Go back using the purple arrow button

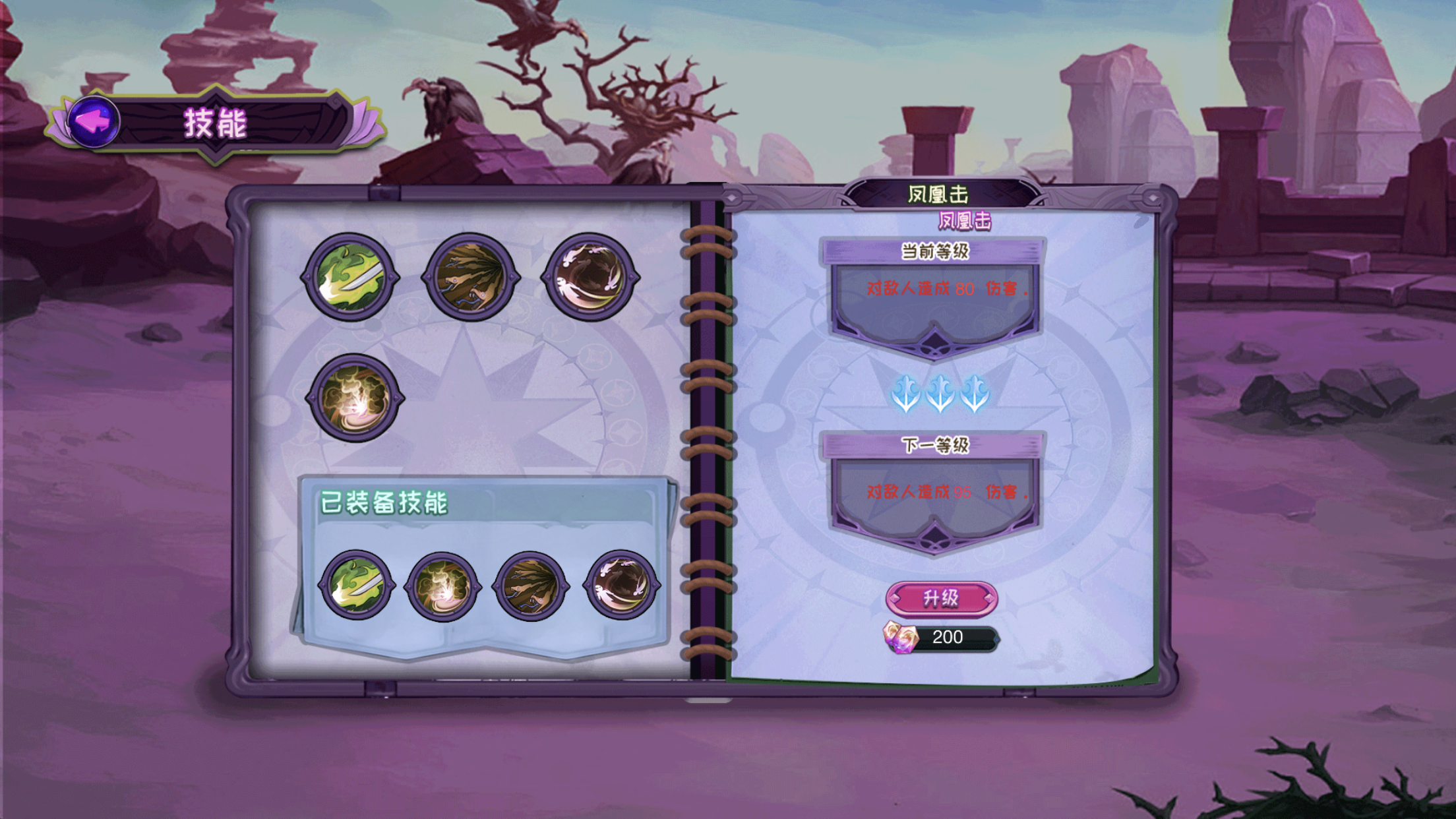click(x=93, y=121)
